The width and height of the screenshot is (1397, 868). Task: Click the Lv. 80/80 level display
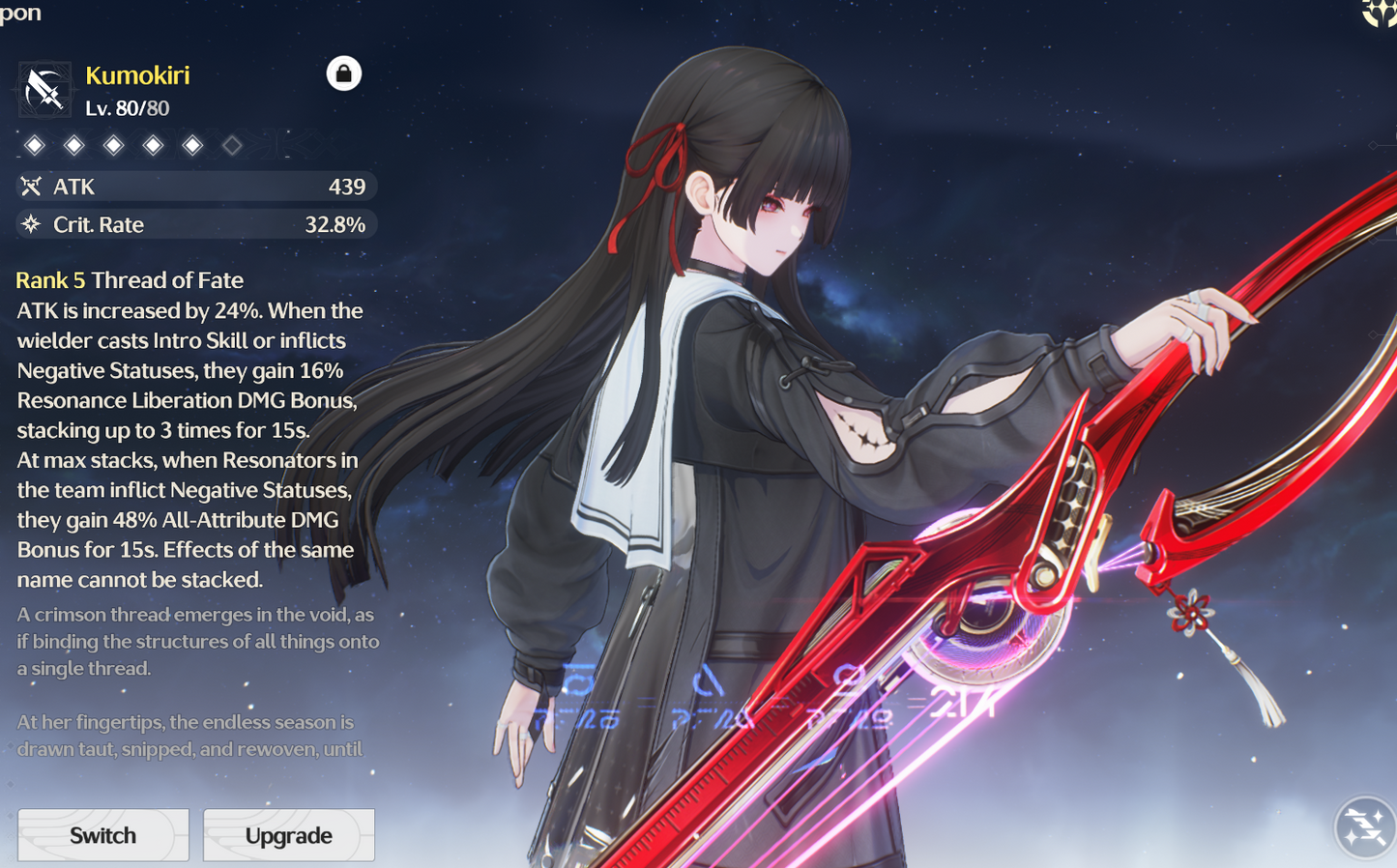pyautogui.click(x=127, y=108)
